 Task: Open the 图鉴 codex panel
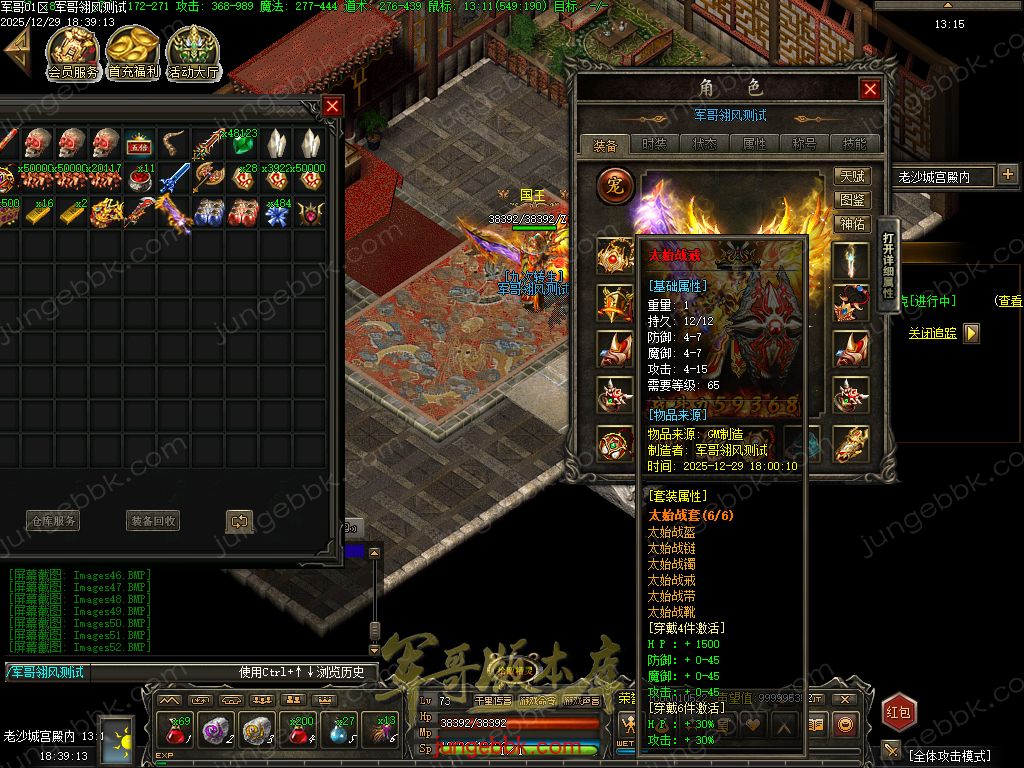[x=853, y=200]
